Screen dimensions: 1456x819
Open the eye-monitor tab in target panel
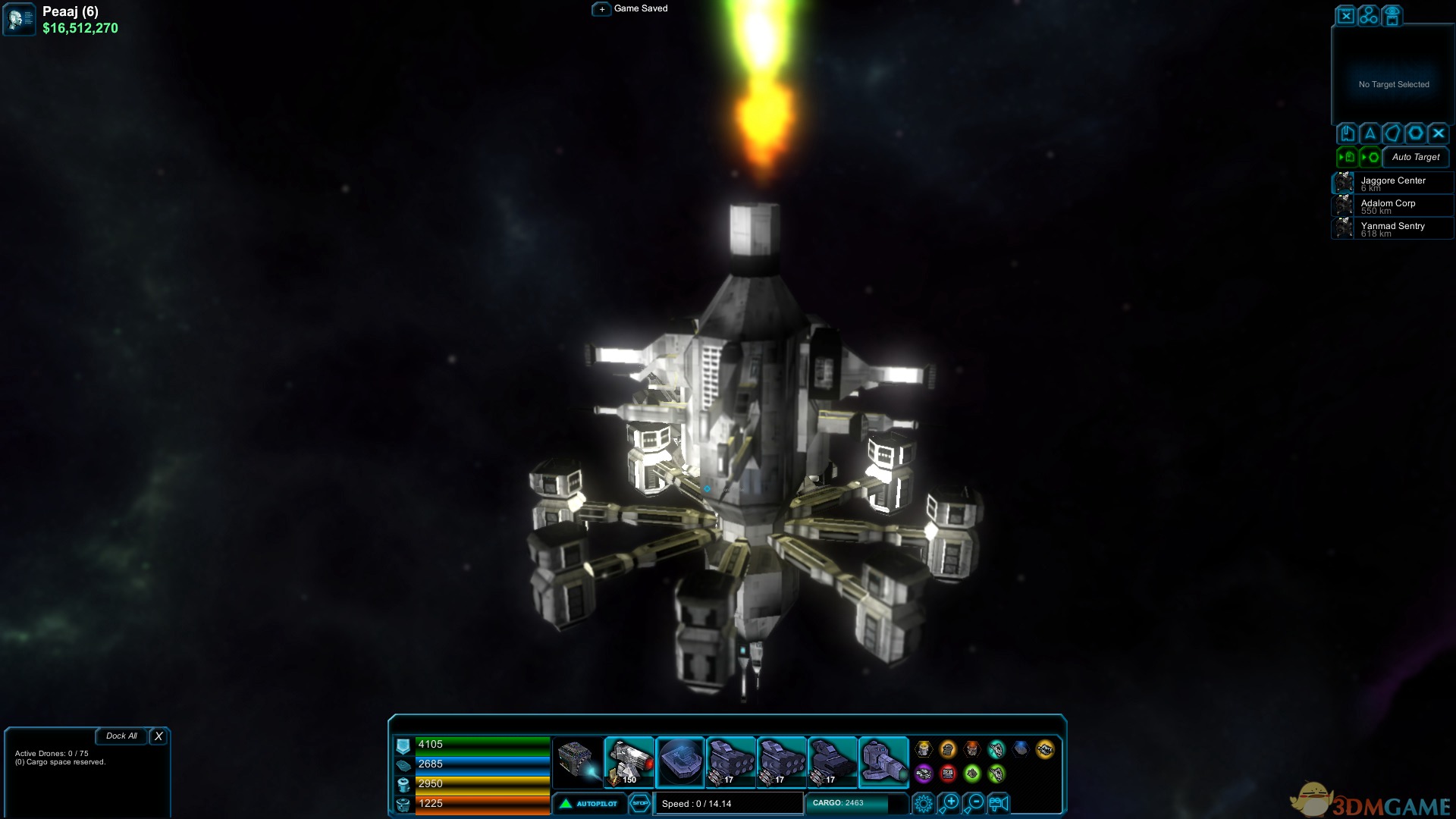pyautogui.click(x=1392, y=15)
